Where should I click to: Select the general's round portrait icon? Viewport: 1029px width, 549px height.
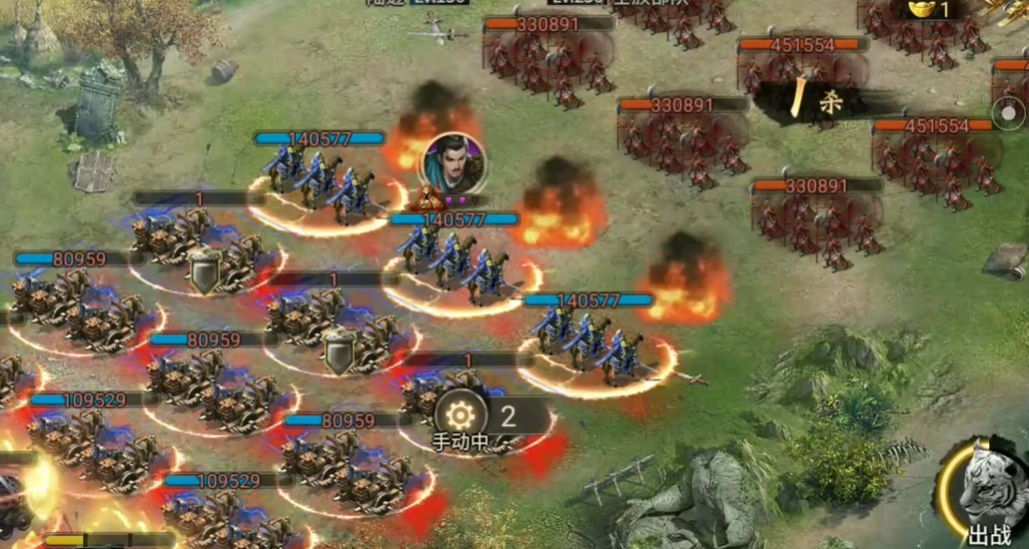453,161
